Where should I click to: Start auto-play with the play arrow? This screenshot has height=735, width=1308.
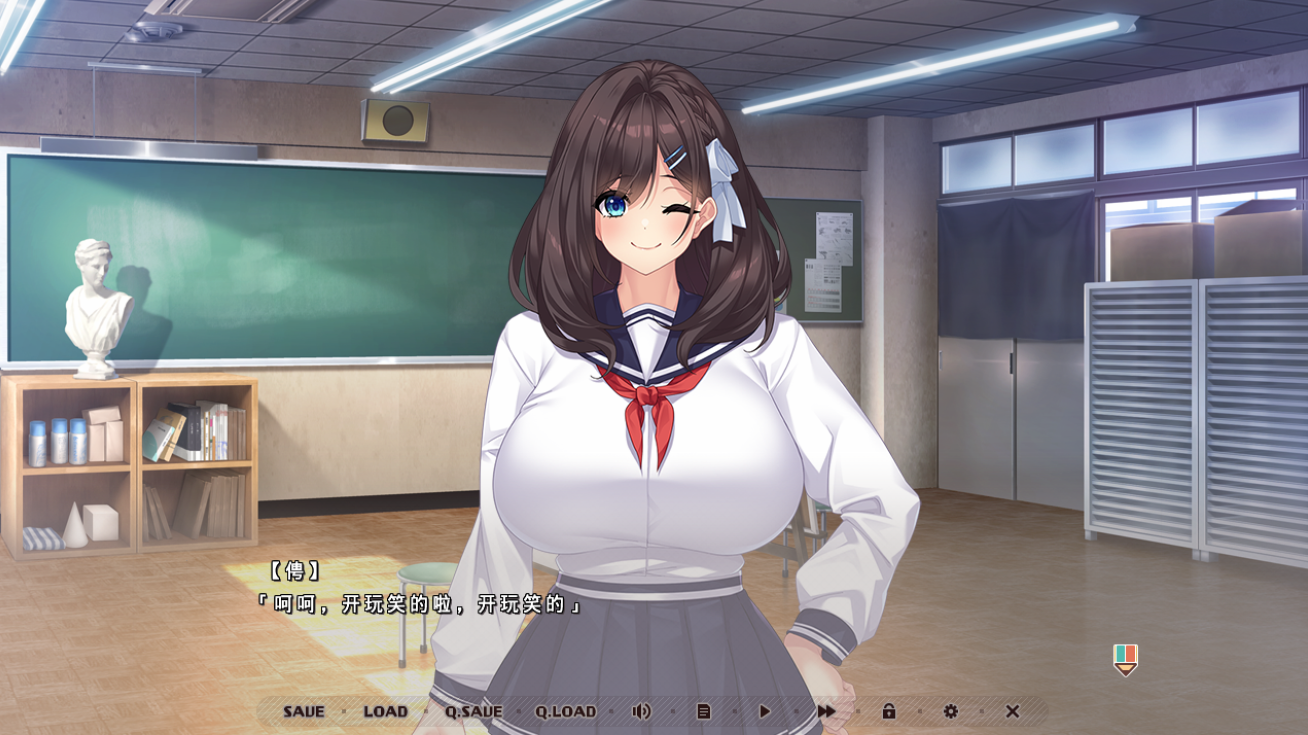(x=765, y=712)
